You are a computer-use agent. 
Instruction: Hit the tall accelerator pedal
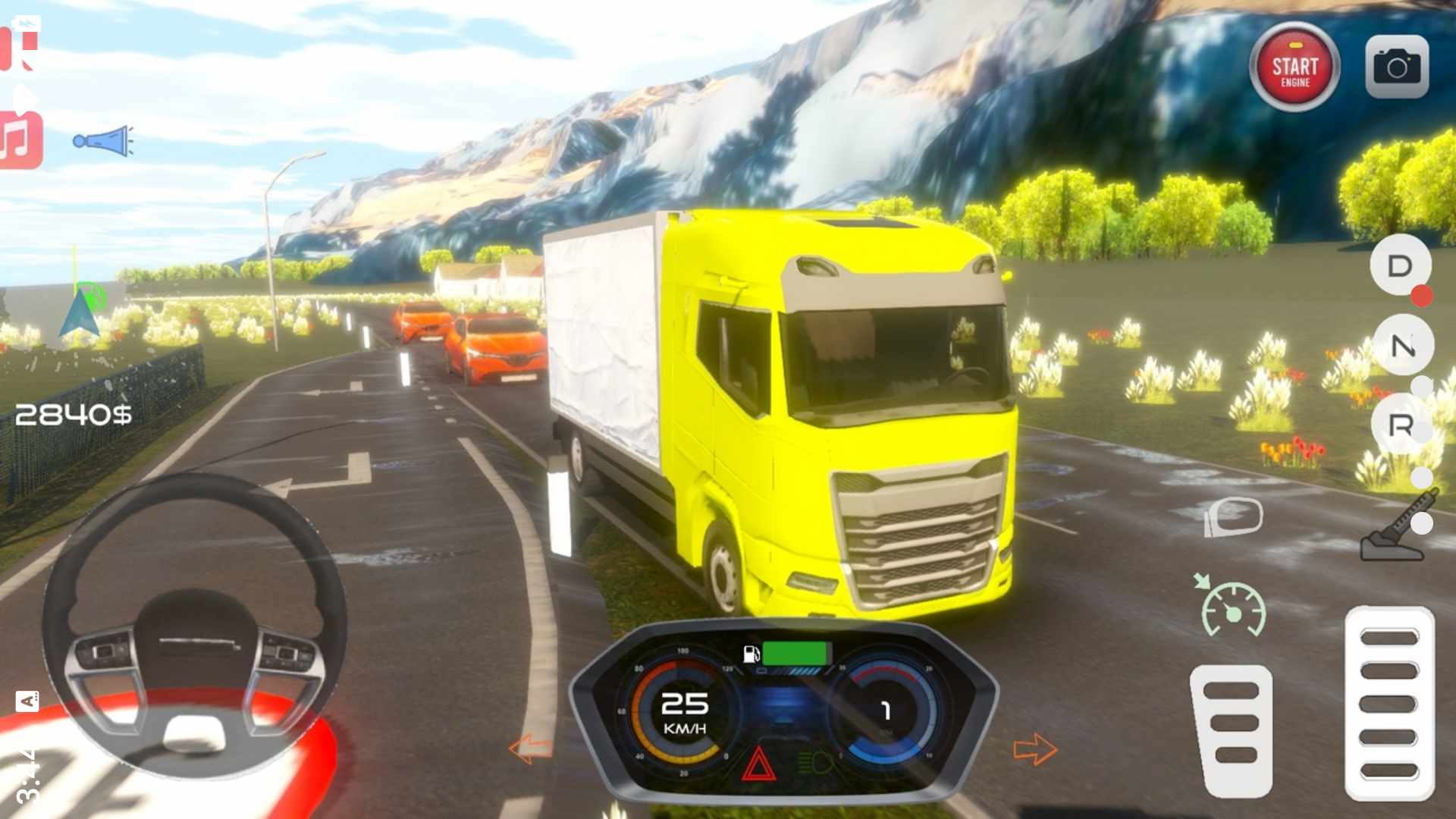[1389, 703]
